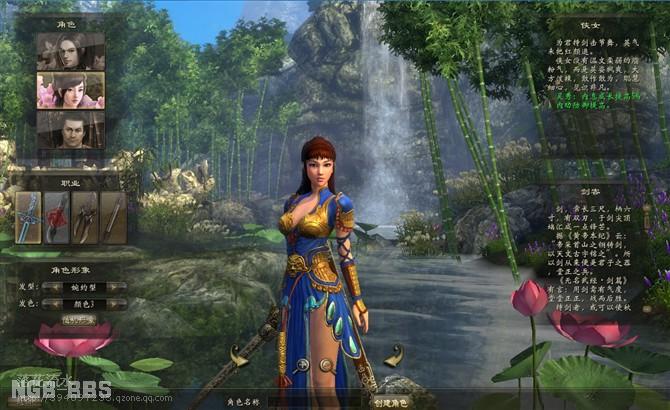Choose the class icon with red tassel weapon
The width and height of the screenshot is (670, 410).
[57, 217]
